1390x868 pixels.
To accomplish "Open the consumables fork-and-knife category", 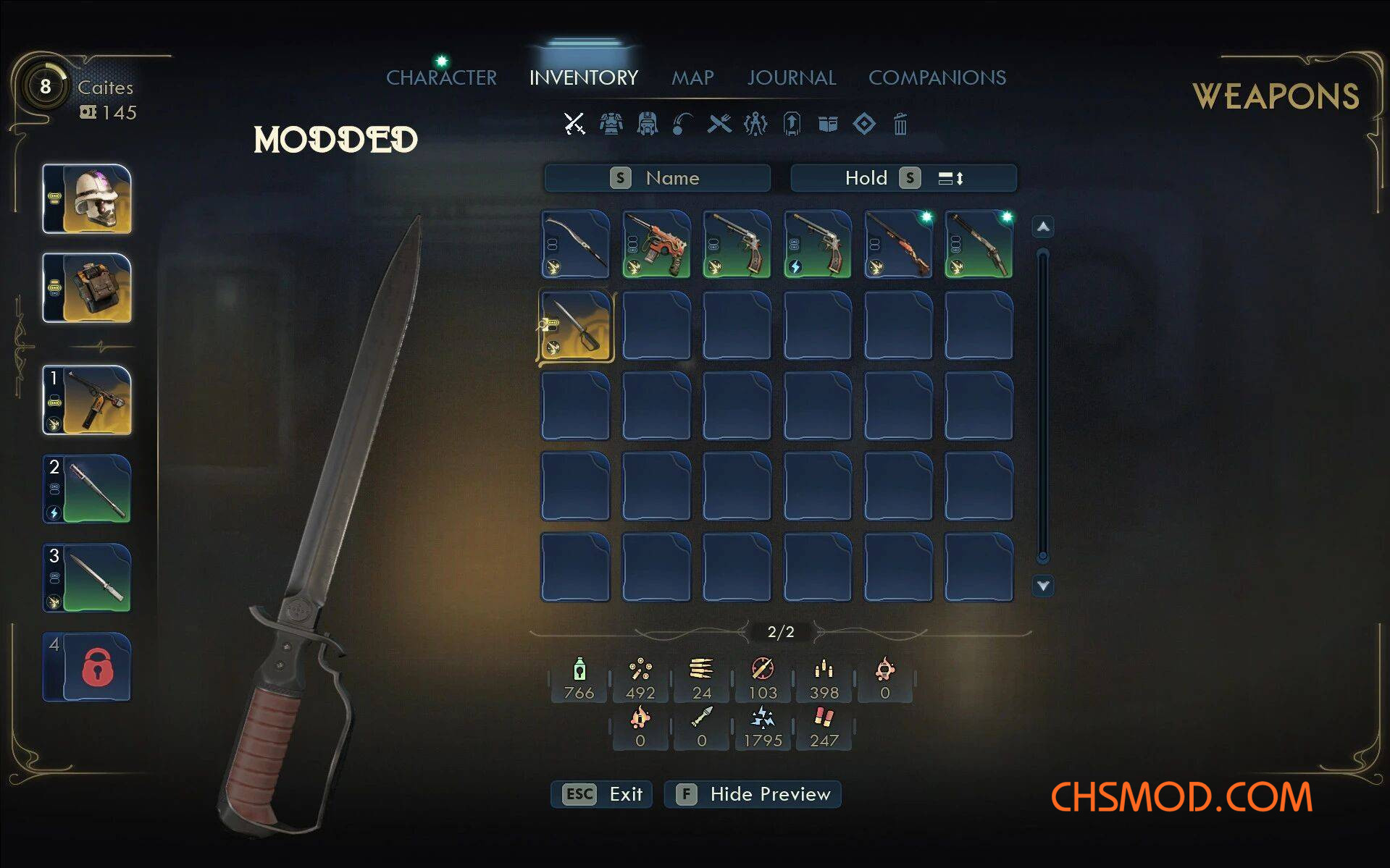I will coord(719,124).
